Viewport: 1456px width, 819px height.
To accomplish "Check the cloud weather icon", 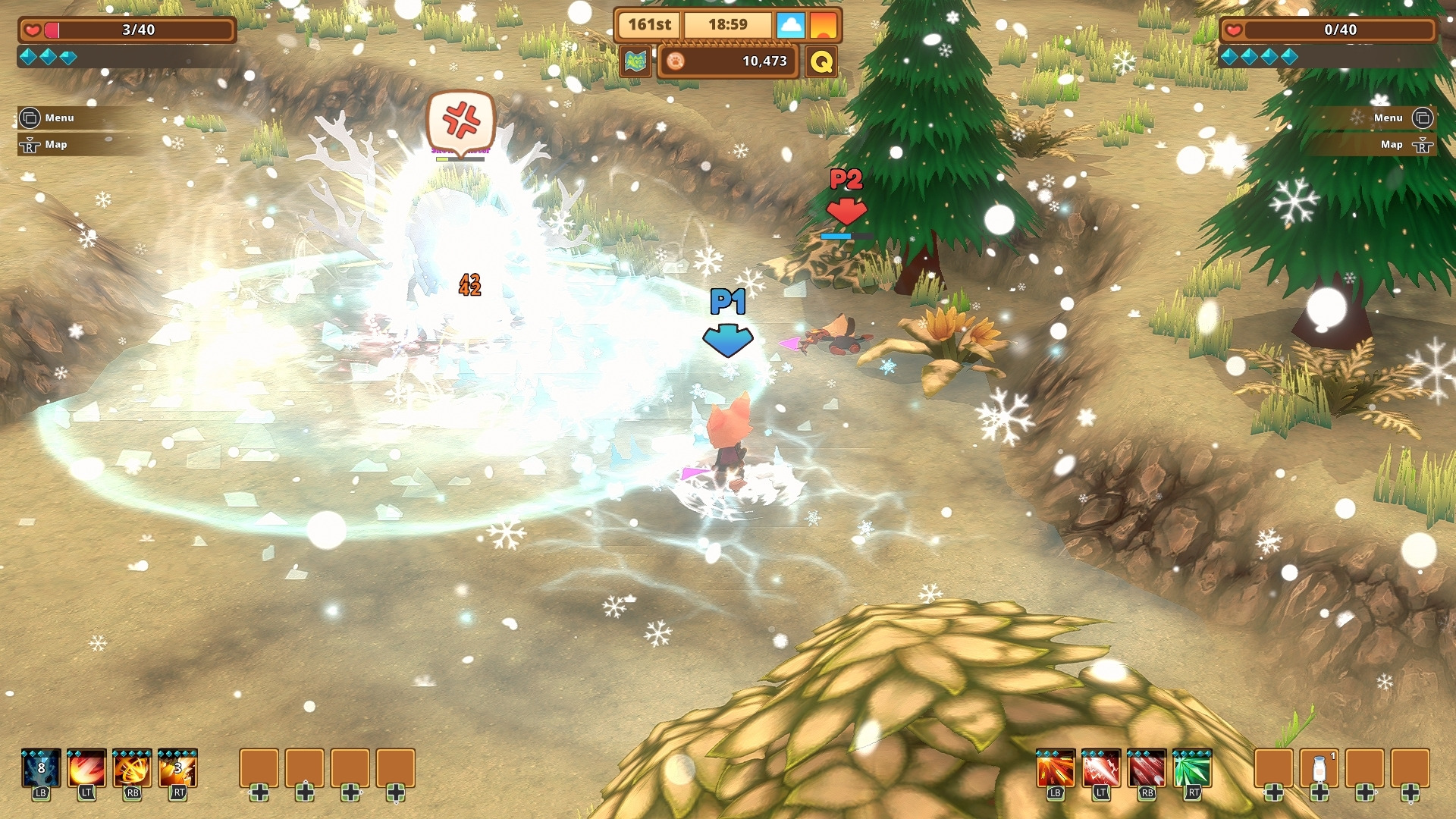I will (790, 25).
